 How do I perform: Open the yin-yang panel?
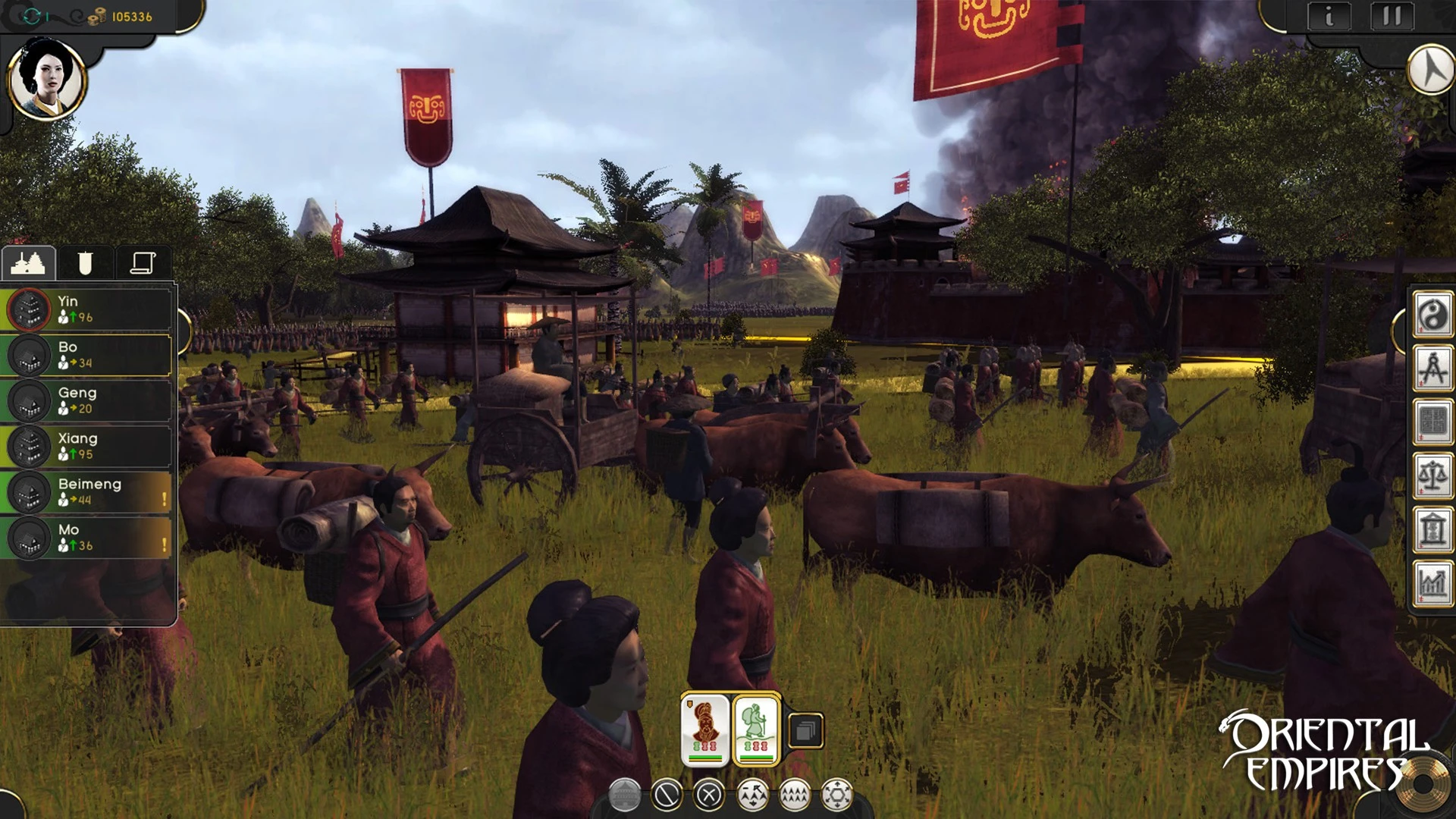(x=1432, y=315)
